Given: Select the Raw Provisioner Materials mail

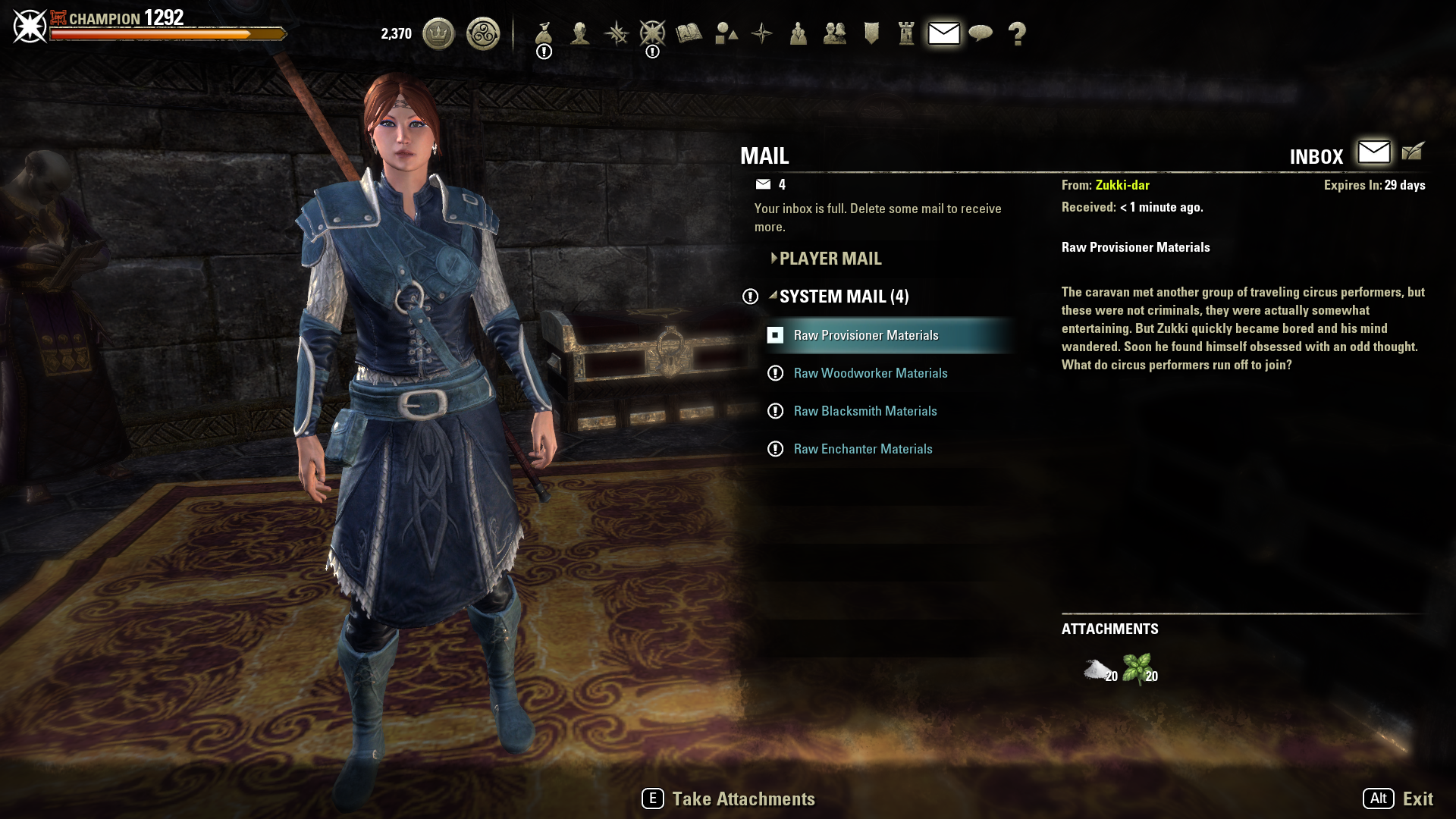Looking at the screenshot, I should [865, 335].
